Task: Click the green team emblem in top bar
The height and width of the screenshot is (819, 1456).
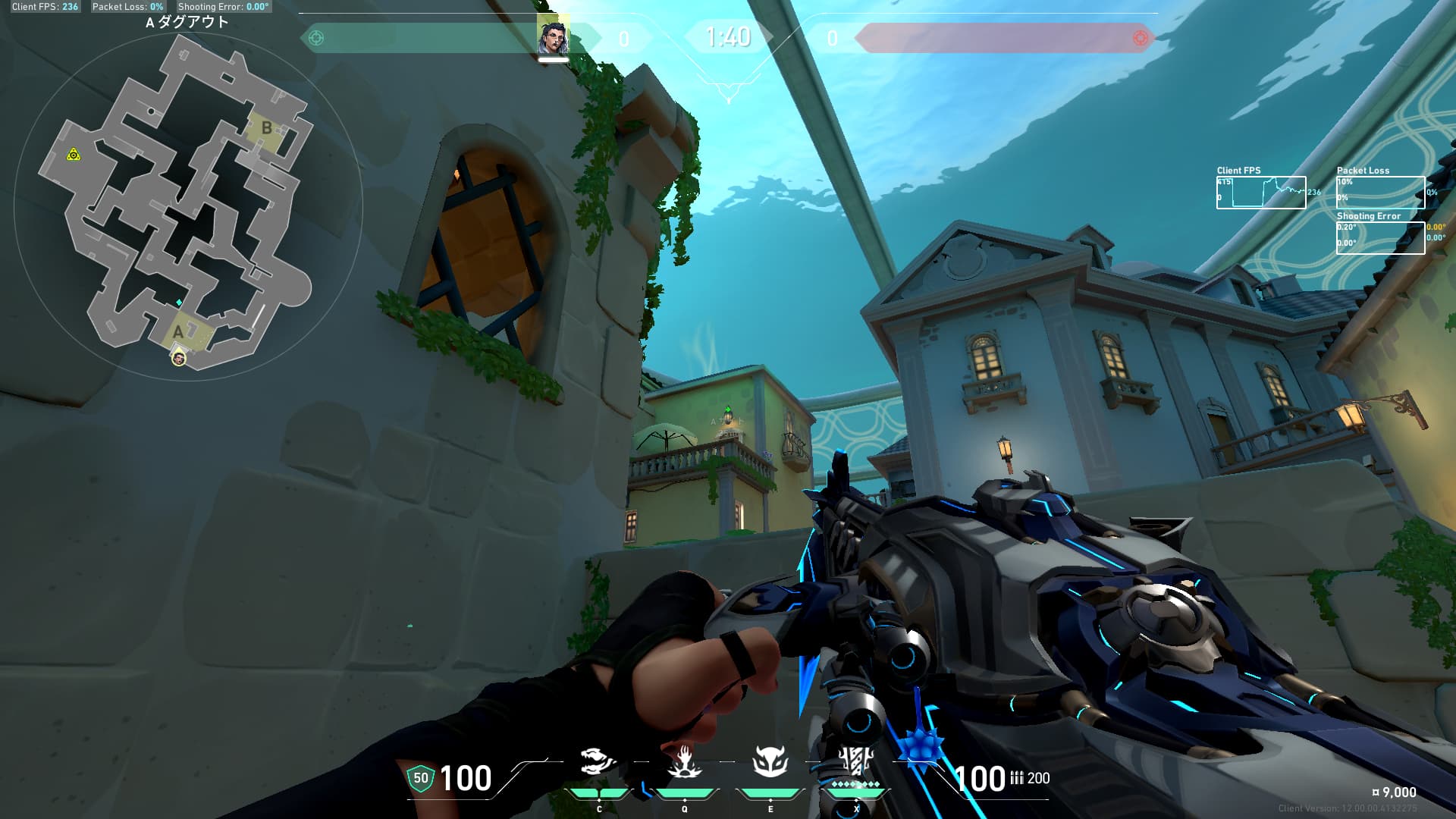Action: pos(316,38)
